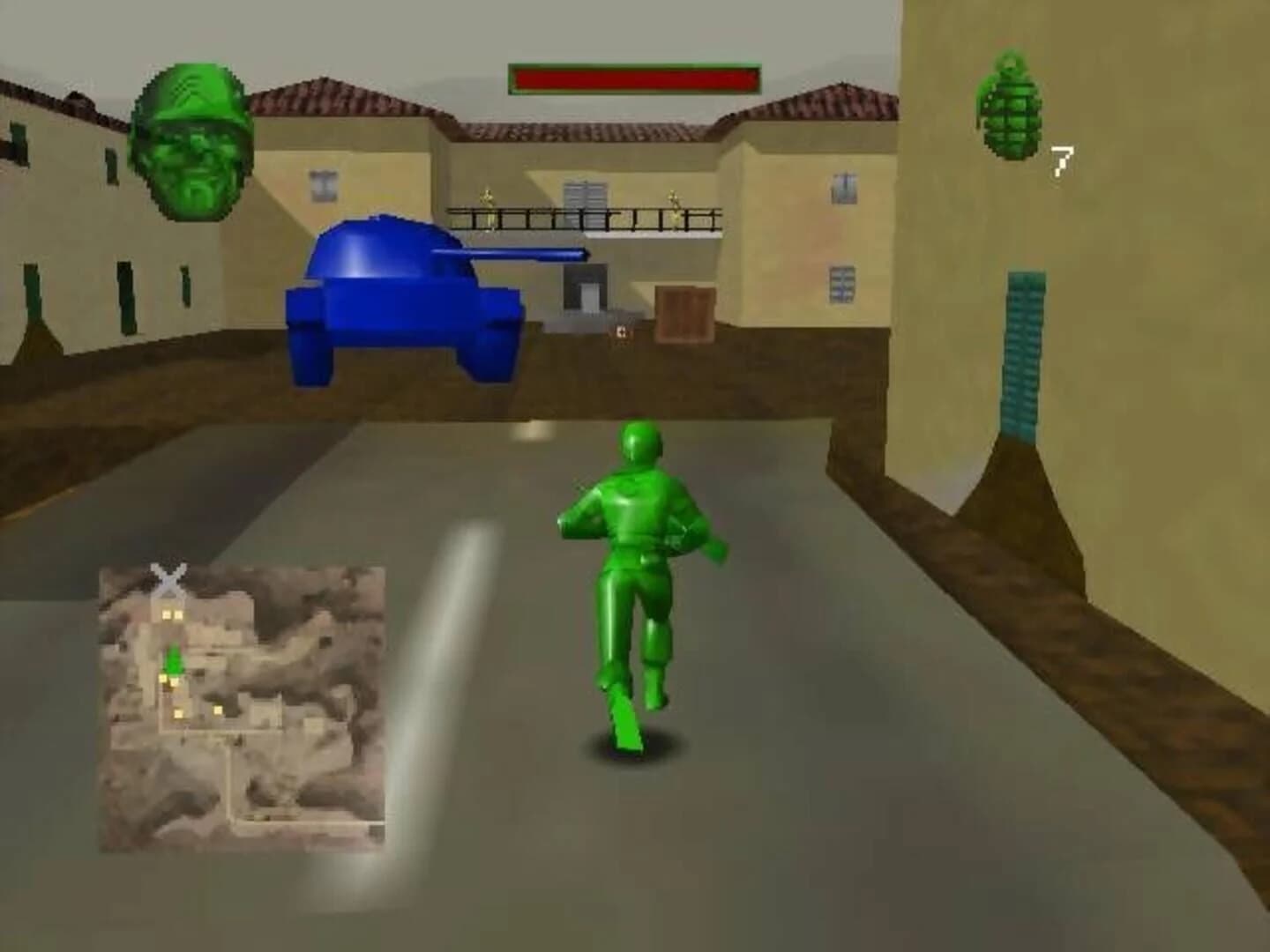Image resolution: width=1270 pixels, height=952 pixels.
Task: Expand the grenade inventory readout
Action: (x=1064, y=159)
